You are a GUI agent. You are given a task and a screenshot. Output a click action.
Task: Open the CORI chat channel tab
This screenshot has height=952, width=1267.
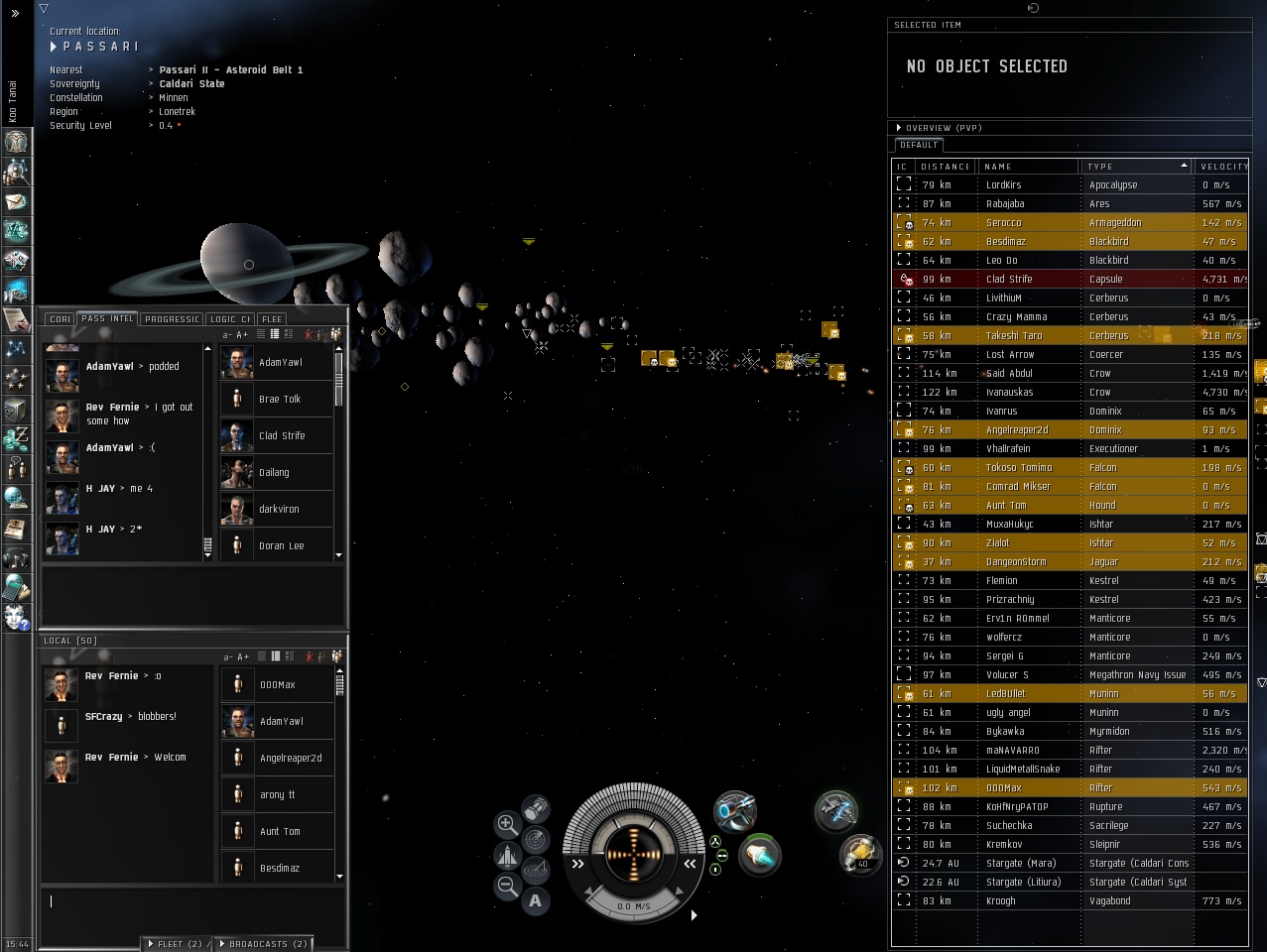click(61, 319)
